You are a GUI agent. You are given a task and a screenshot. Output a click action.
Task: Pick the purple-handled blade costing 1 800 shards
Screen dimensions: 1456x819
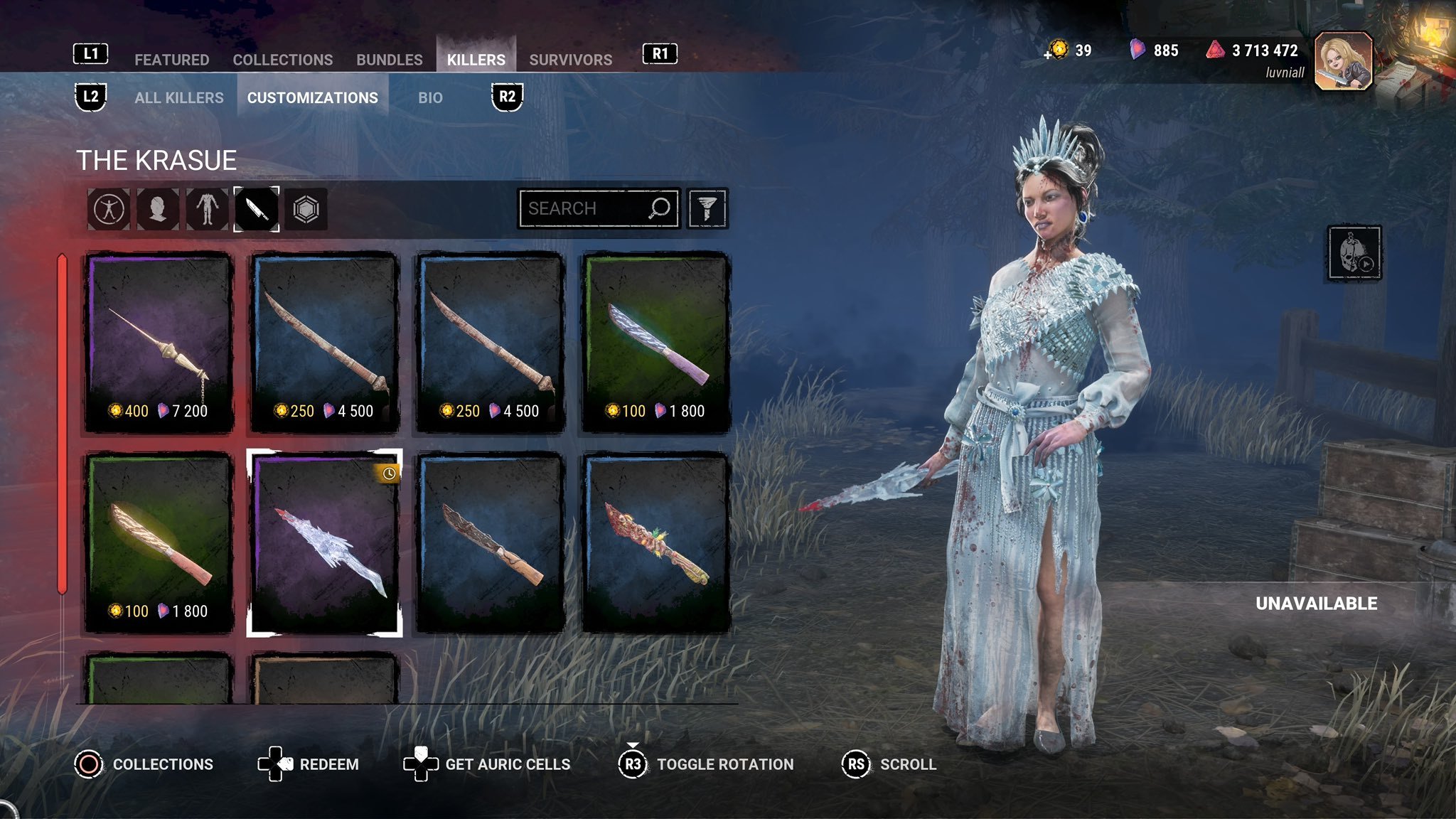pyautogui.click(x=655, y=342)
